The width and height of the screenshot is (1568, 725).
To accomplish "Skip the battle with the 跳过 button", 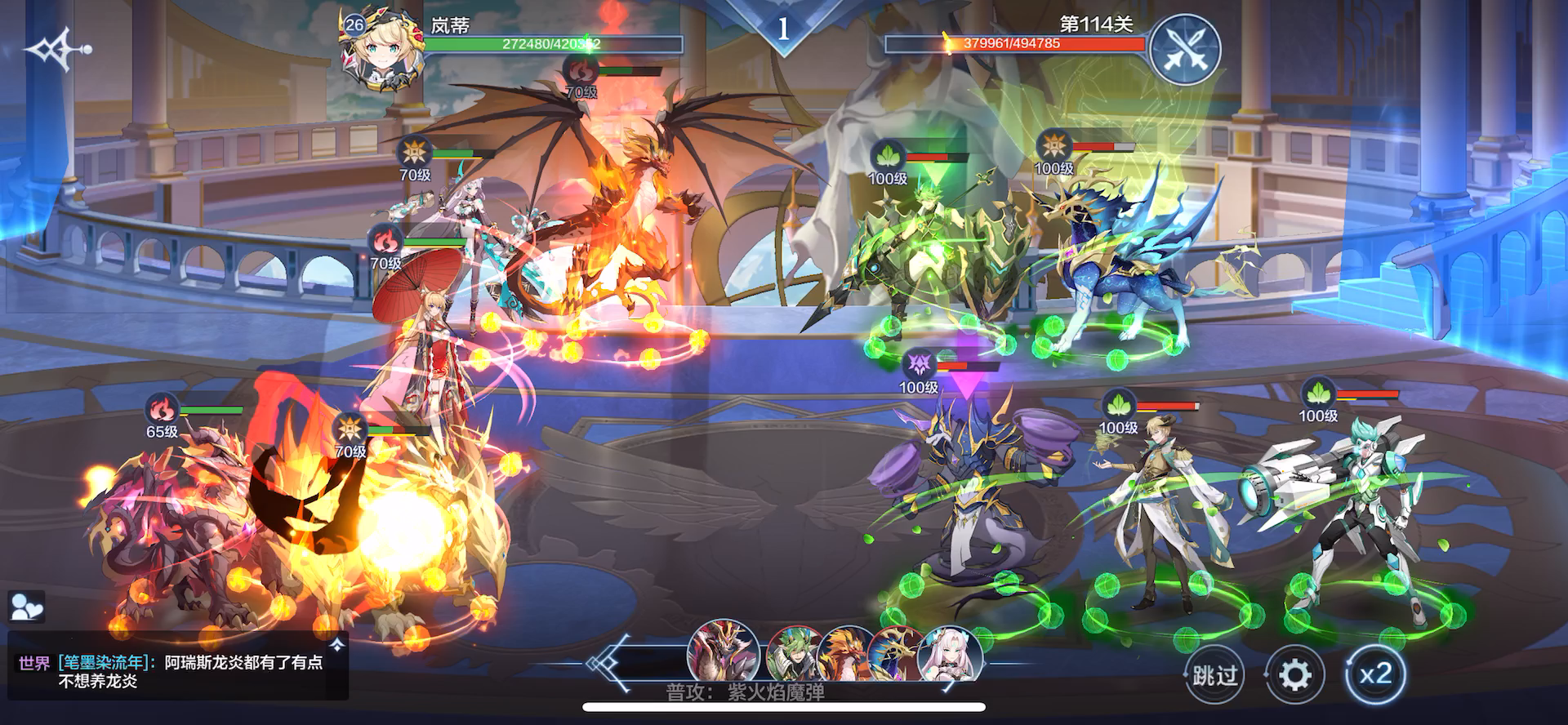I will click(1214, 676).
